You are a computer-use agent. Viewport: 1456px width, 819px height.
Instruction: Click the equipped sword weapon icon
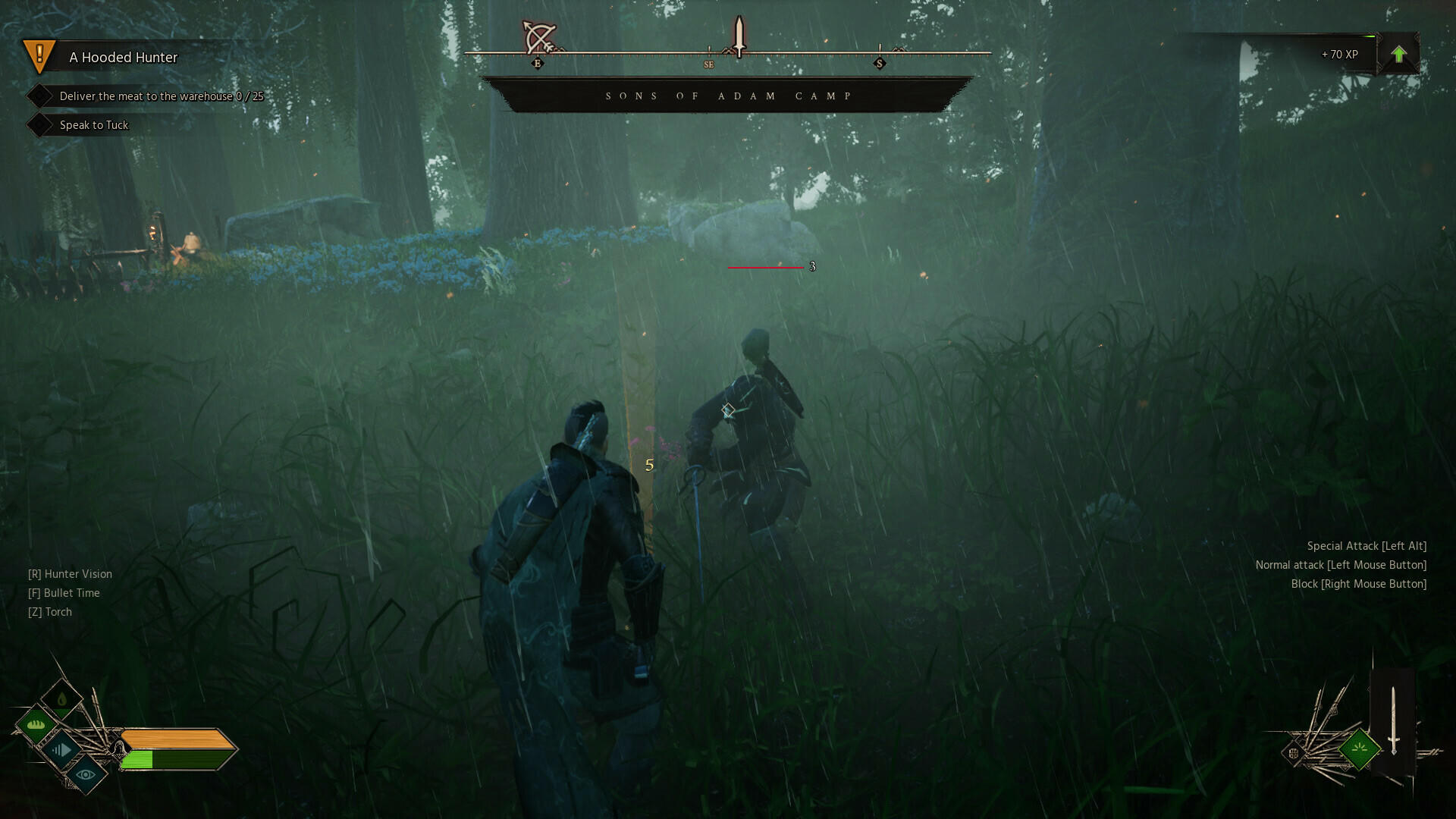pos(1394,719)
